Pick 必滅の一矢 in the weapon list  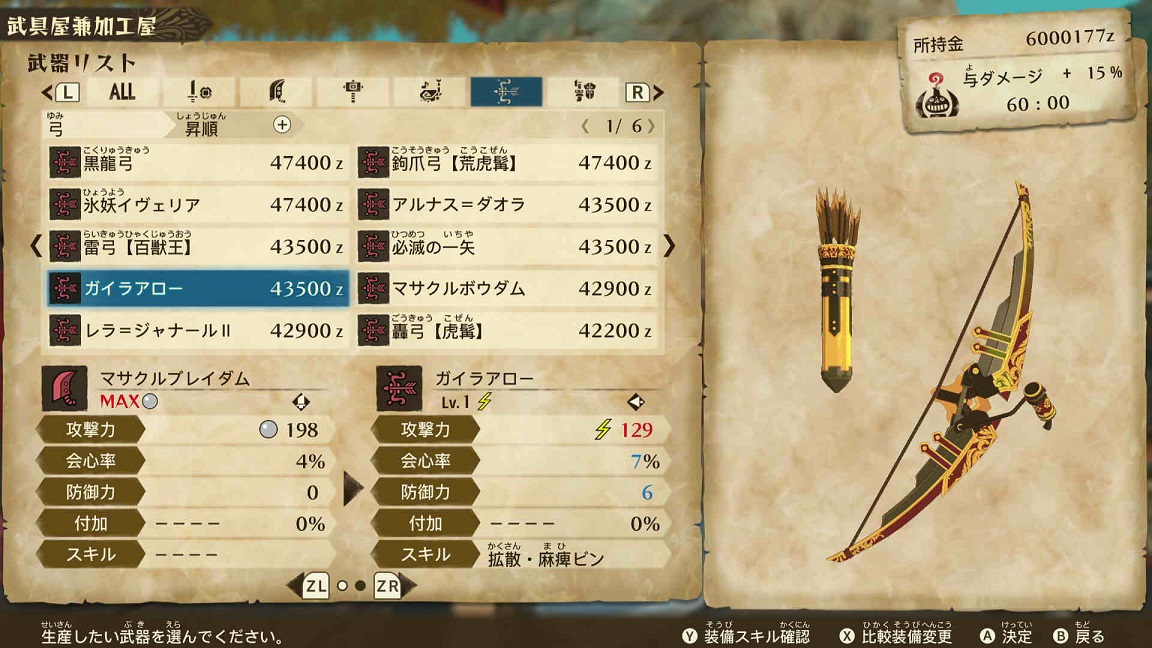[x=507, y=247]
